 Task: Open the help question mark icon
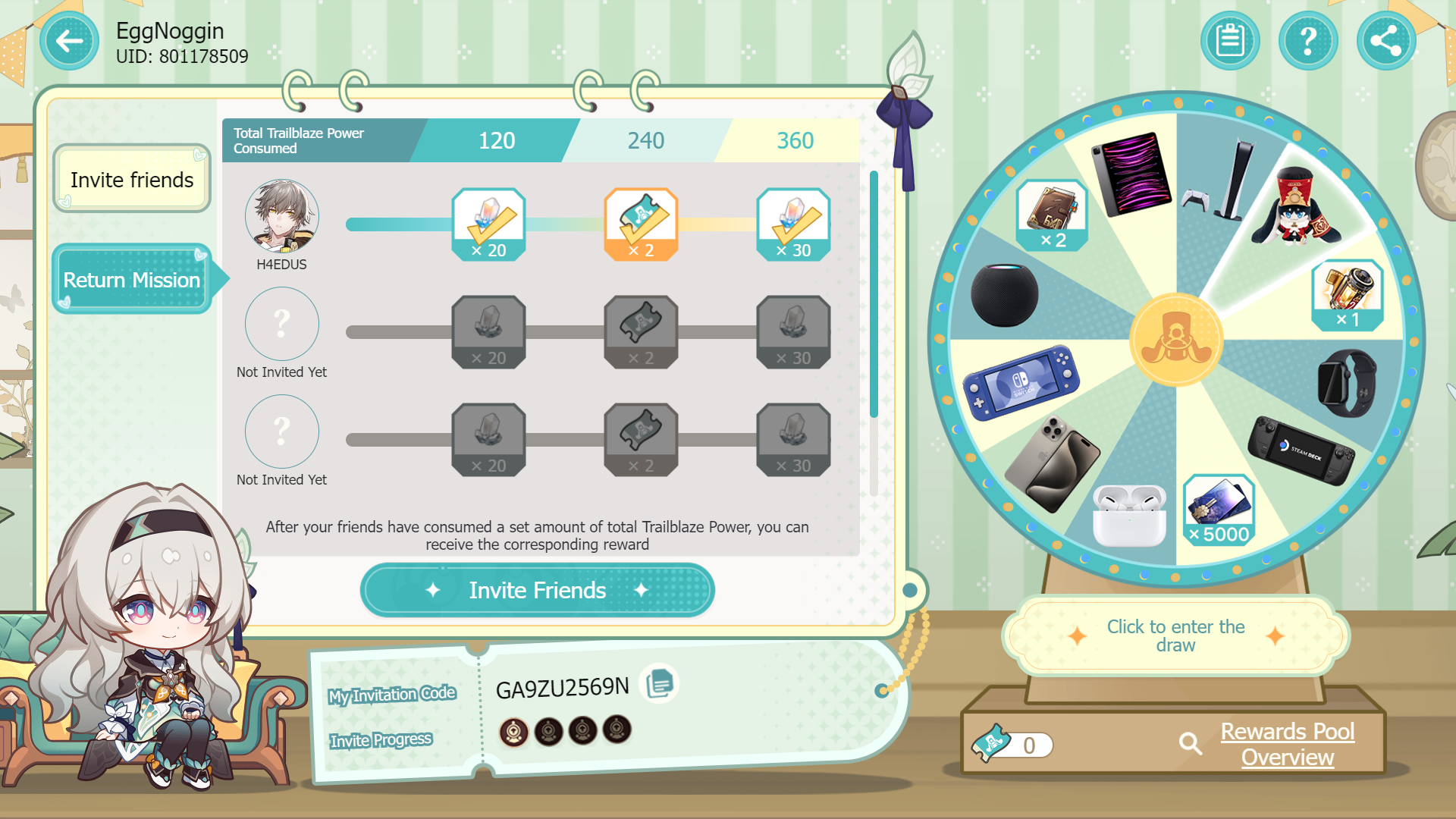click(1308, 41)
